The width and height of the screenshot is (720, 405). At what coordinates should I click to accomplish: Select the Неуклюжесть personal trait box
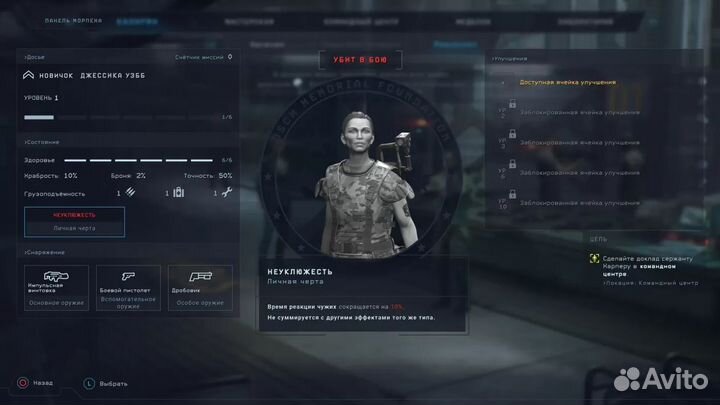click(x=75, y=221)
